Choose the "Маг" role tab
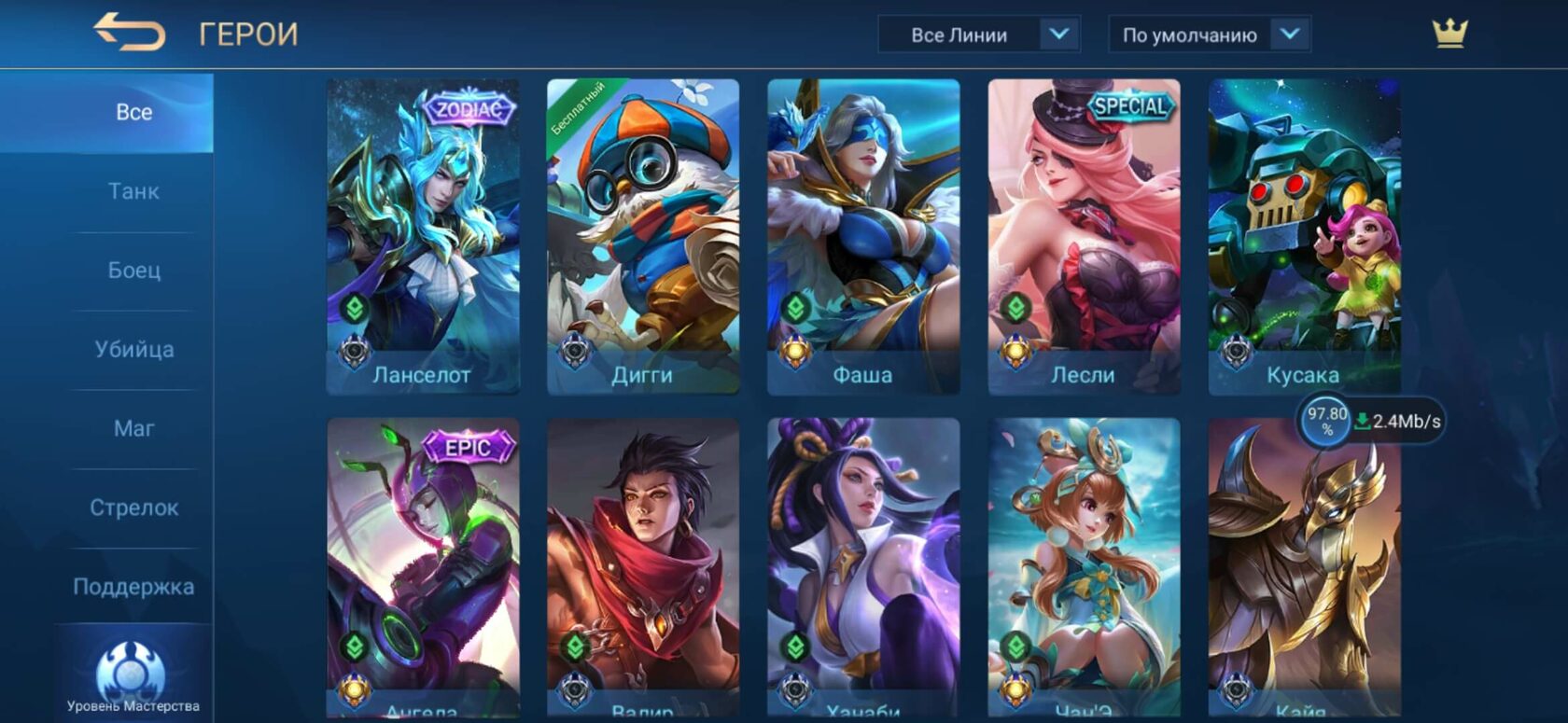 [133, 429]
